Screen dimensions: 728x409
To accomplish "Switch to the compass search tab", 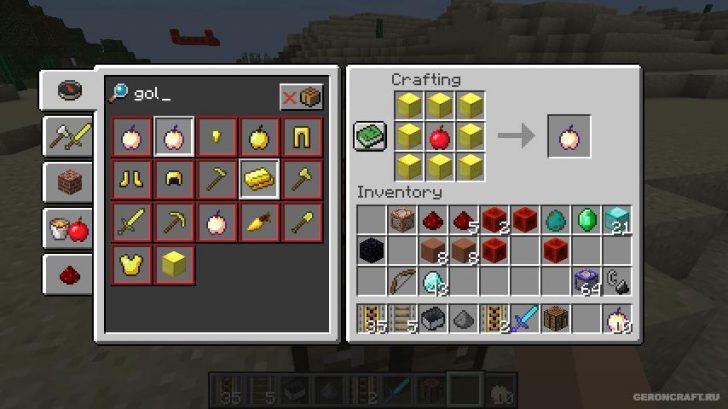I will [x=67, y=91].
